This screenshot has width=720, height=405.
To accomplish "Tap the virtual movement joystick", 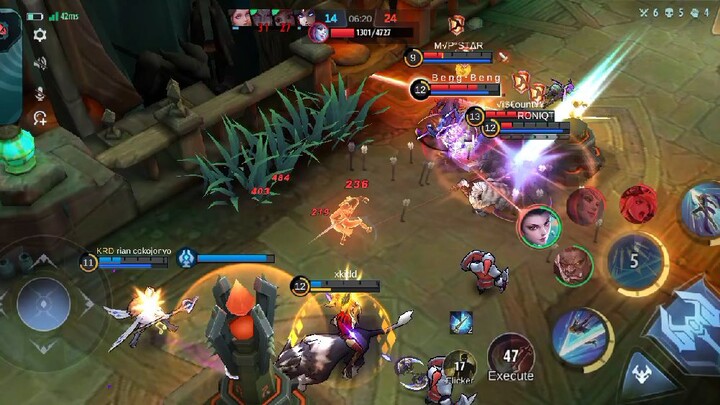I will click(44, 304).
